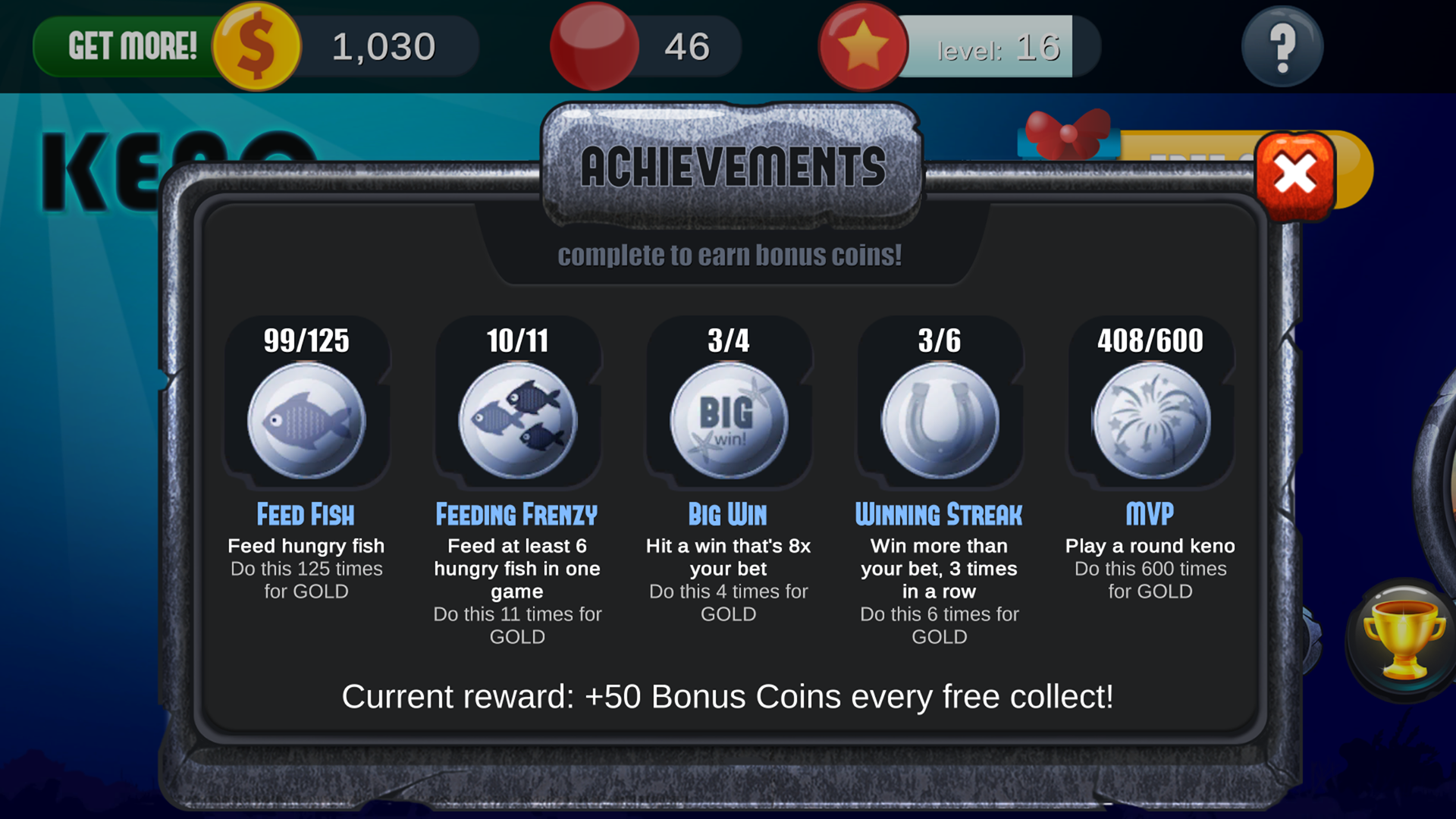The height and width of the screenshot is (819, 1456).
Task: Select the level 16 display bar
Action: click(997, 47)
